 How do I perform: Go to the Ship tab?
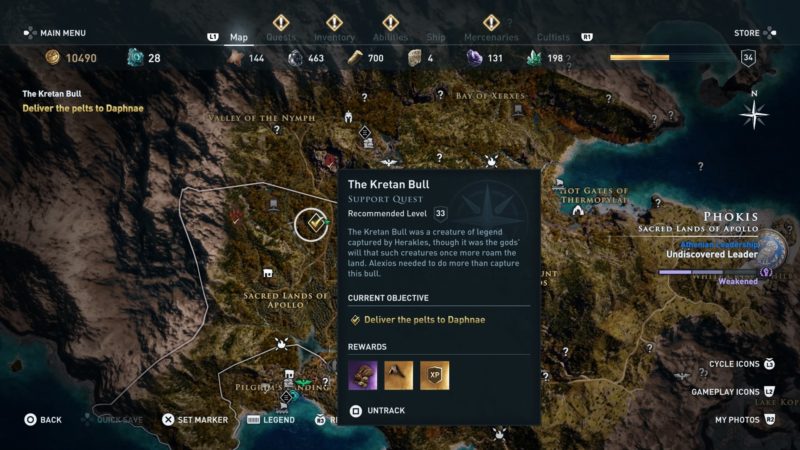pos(436,37)
